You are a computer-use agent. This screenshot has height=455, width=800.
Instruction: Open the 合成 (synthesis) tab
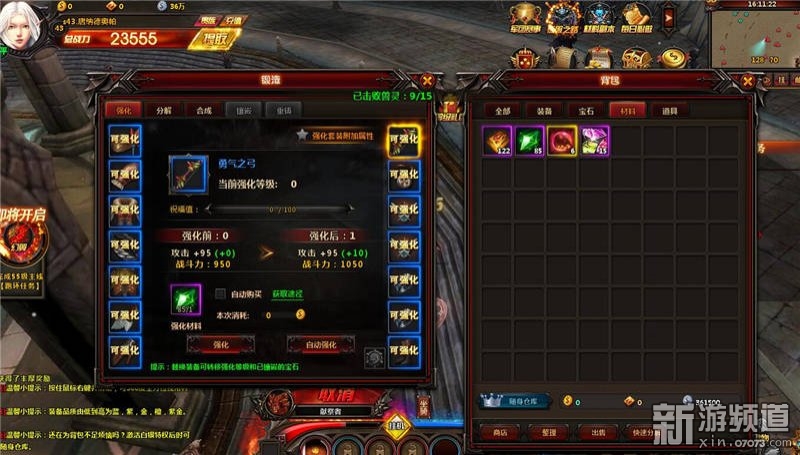pos(204,110)
